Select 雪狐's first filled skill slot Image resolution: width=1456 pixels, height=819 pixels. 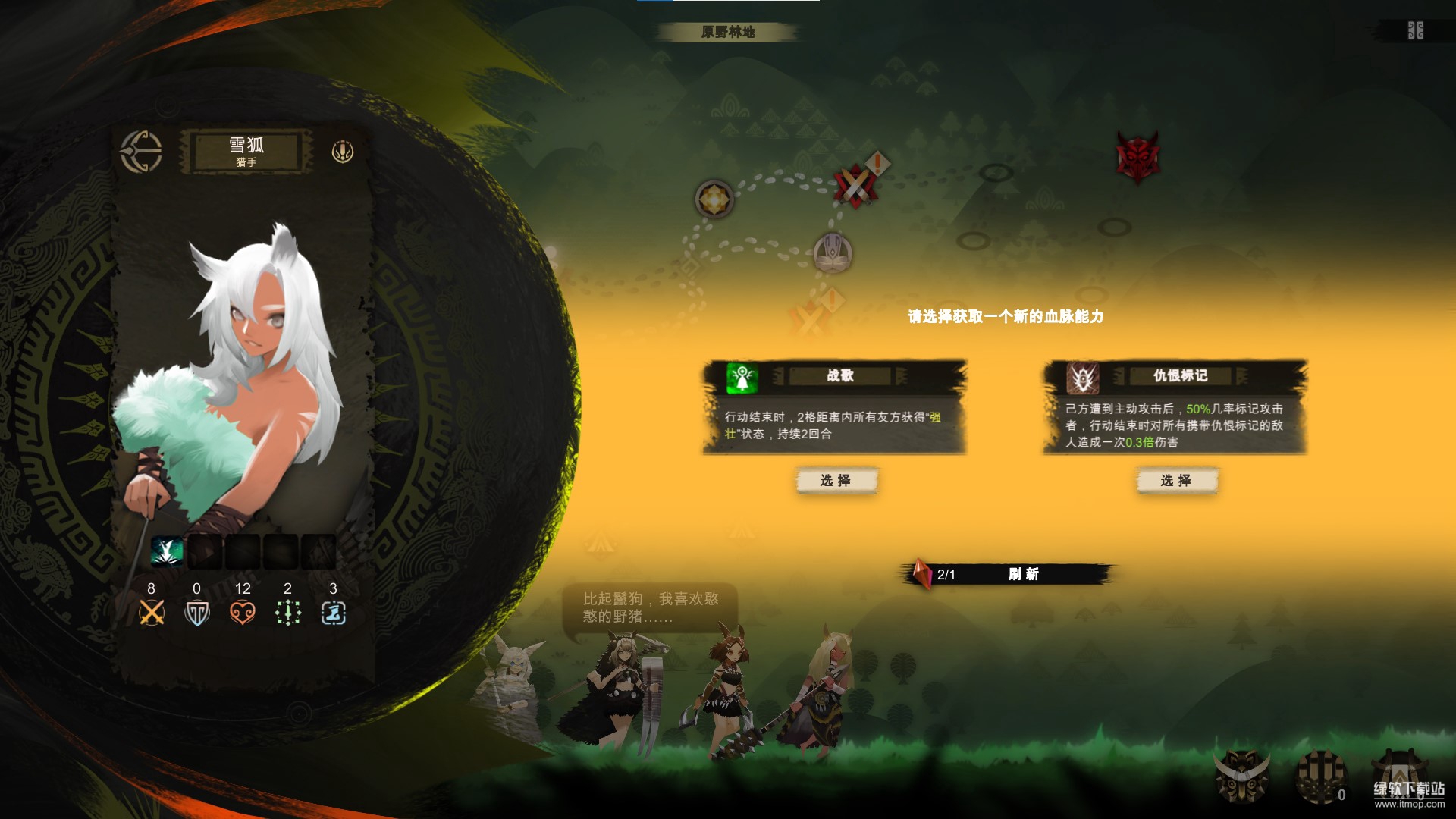[x=167, y=551]
